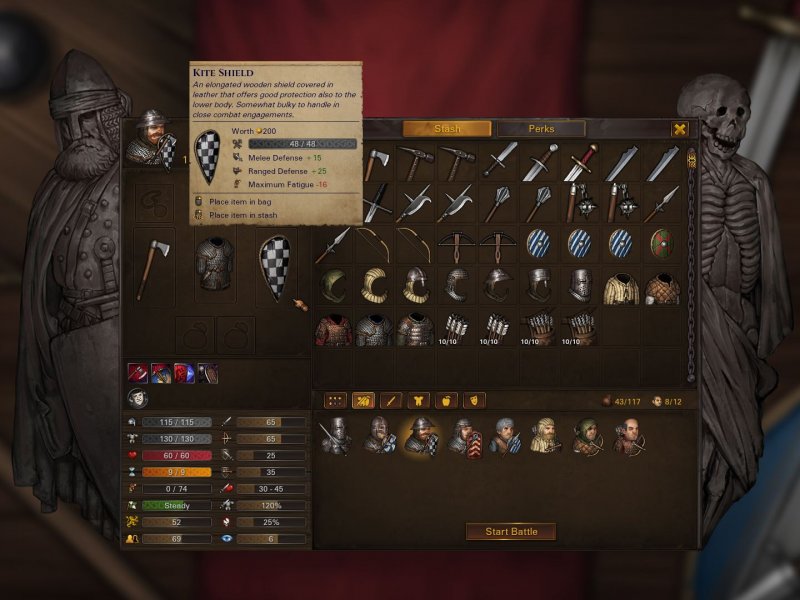Select the green-hooded archer portrait
The width and height of the screenshot is (800, 600).
point(587,435)
